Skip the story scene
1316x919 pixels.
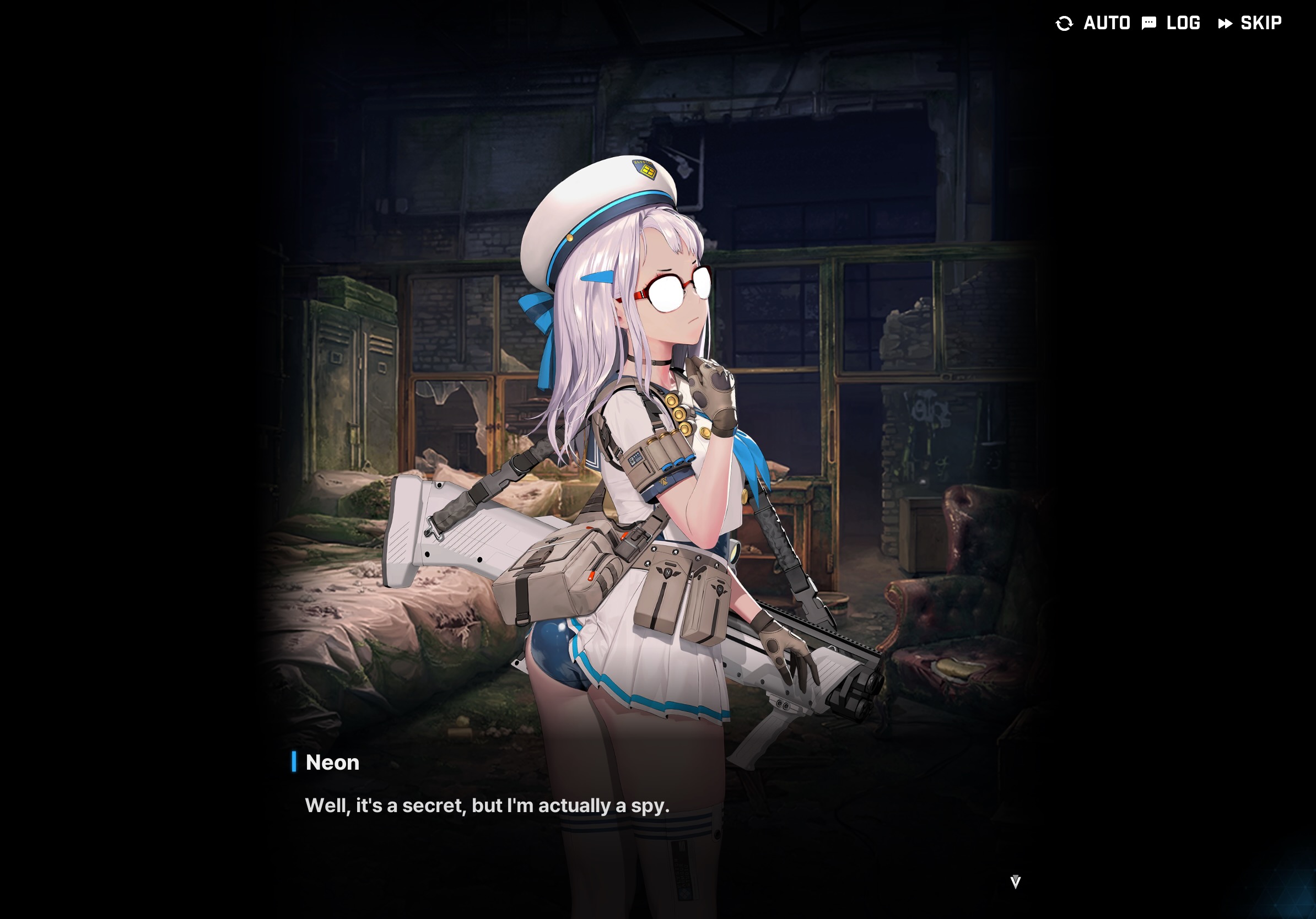pyautogui.click(x=1250, y=23)
